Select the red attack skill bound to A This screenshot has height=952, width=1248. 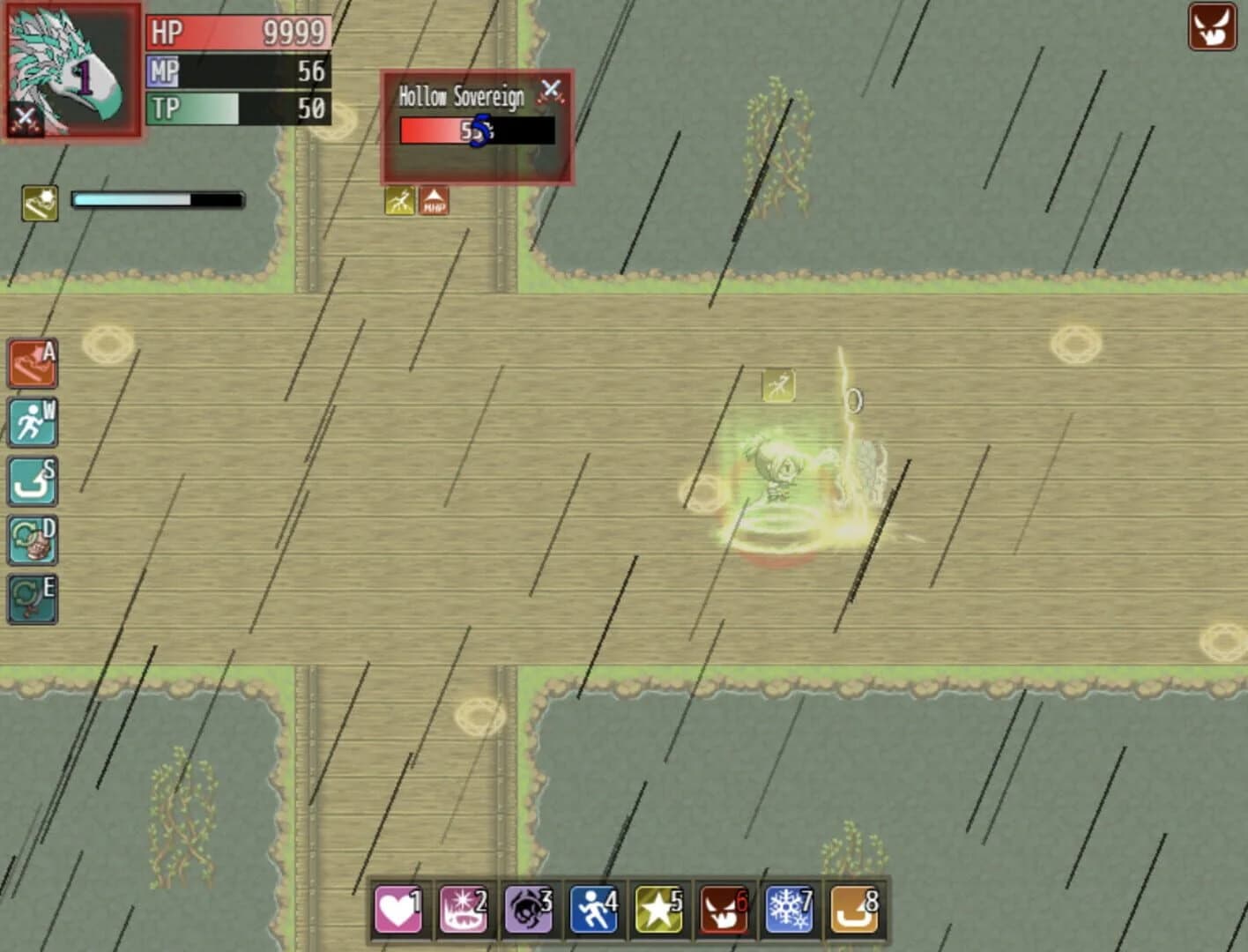click(32, 364)
